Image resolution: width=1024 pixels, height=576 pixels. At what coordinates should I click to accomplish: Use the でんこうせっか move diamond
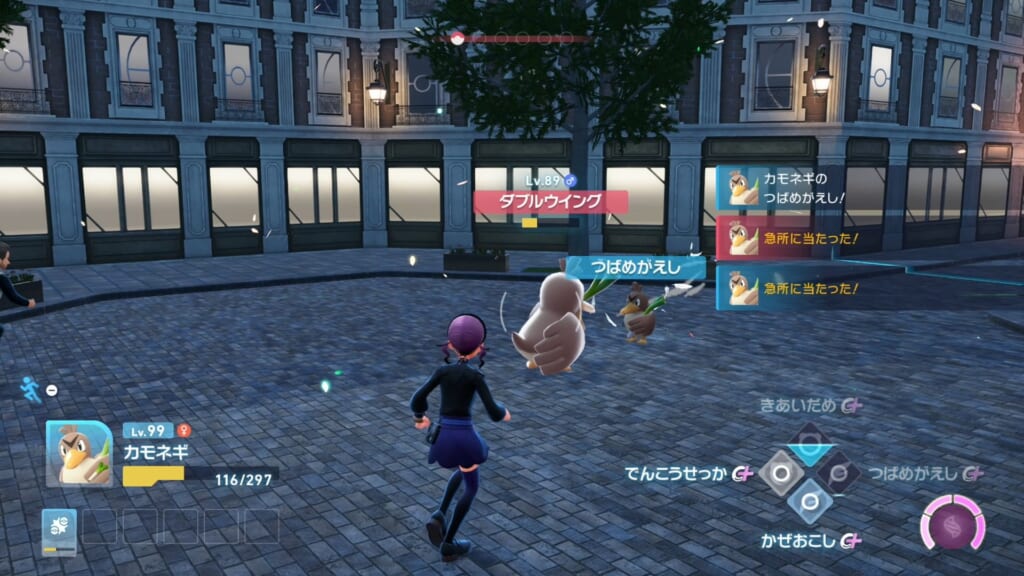pyautogui.click(x=780, y=472)
